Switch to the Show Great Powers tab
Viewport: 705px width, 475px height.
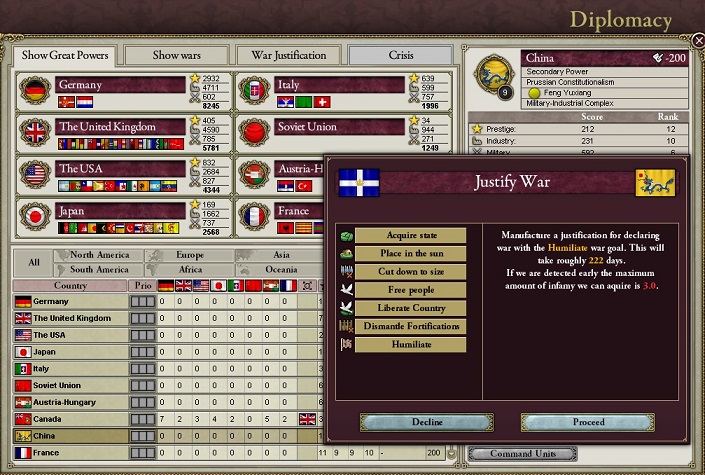(x=66, y=54)
